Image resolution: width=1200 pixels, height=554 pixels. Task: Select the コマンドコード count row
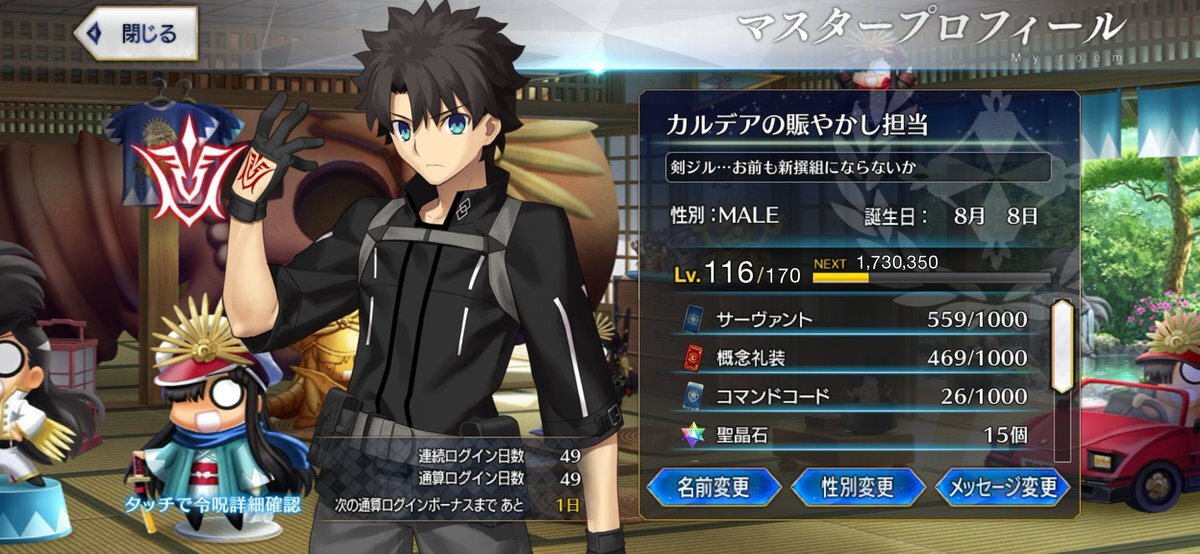(856, 396)
